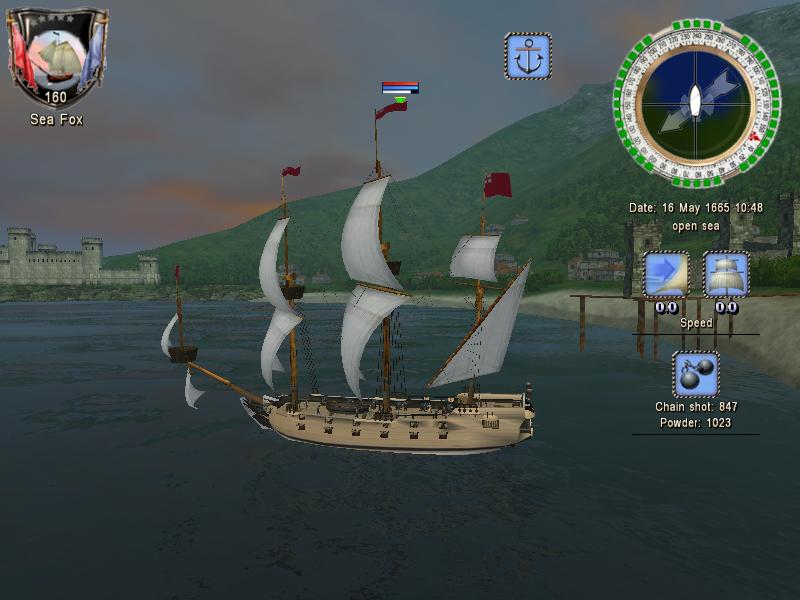This screenshot has height=600, width=800.
Task: Select the chain shot ammunition icon
Action: coord(696,374)
